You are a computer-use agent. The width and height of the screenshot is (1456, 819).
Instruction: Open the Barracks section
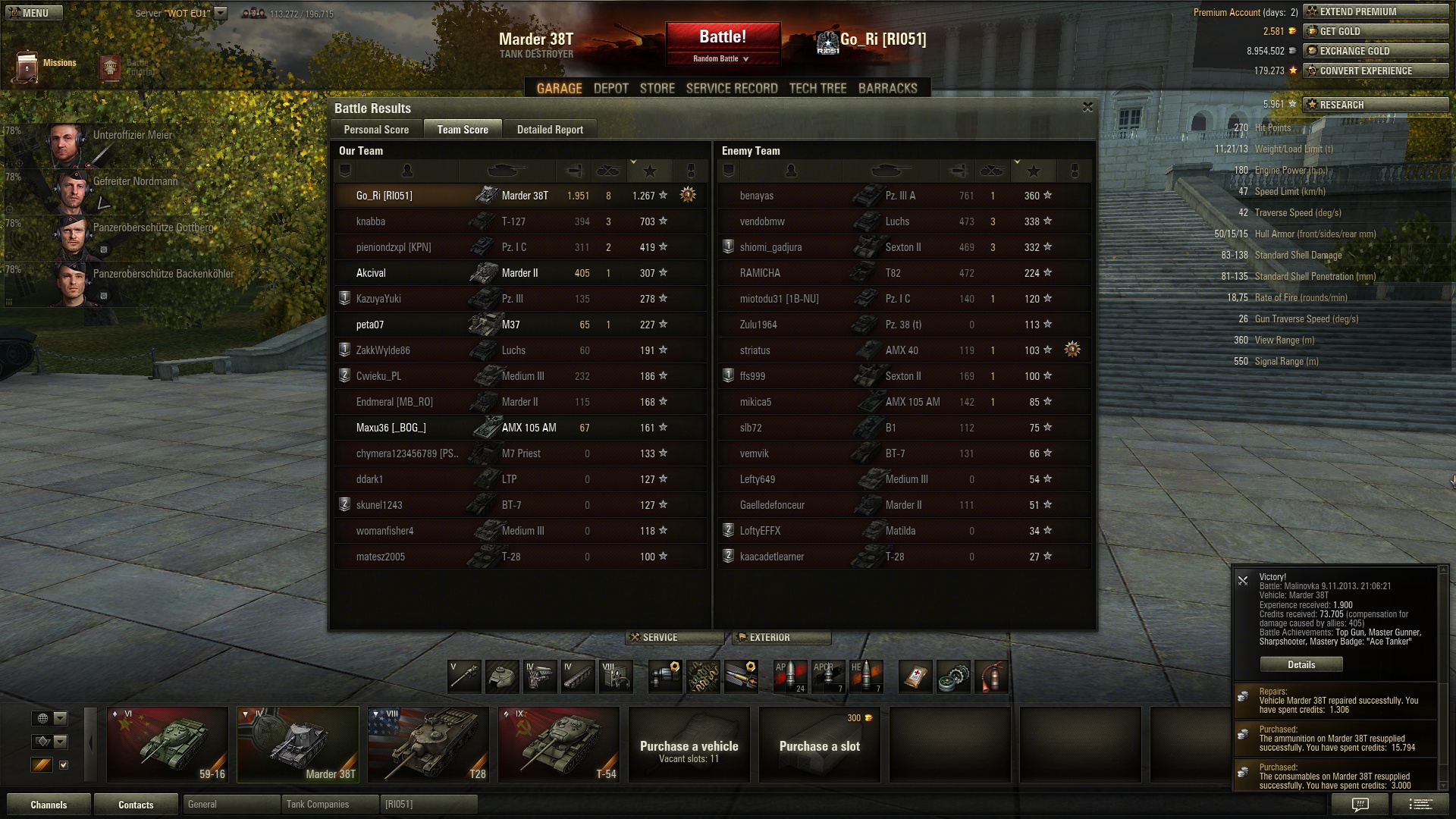pos(887,89)
